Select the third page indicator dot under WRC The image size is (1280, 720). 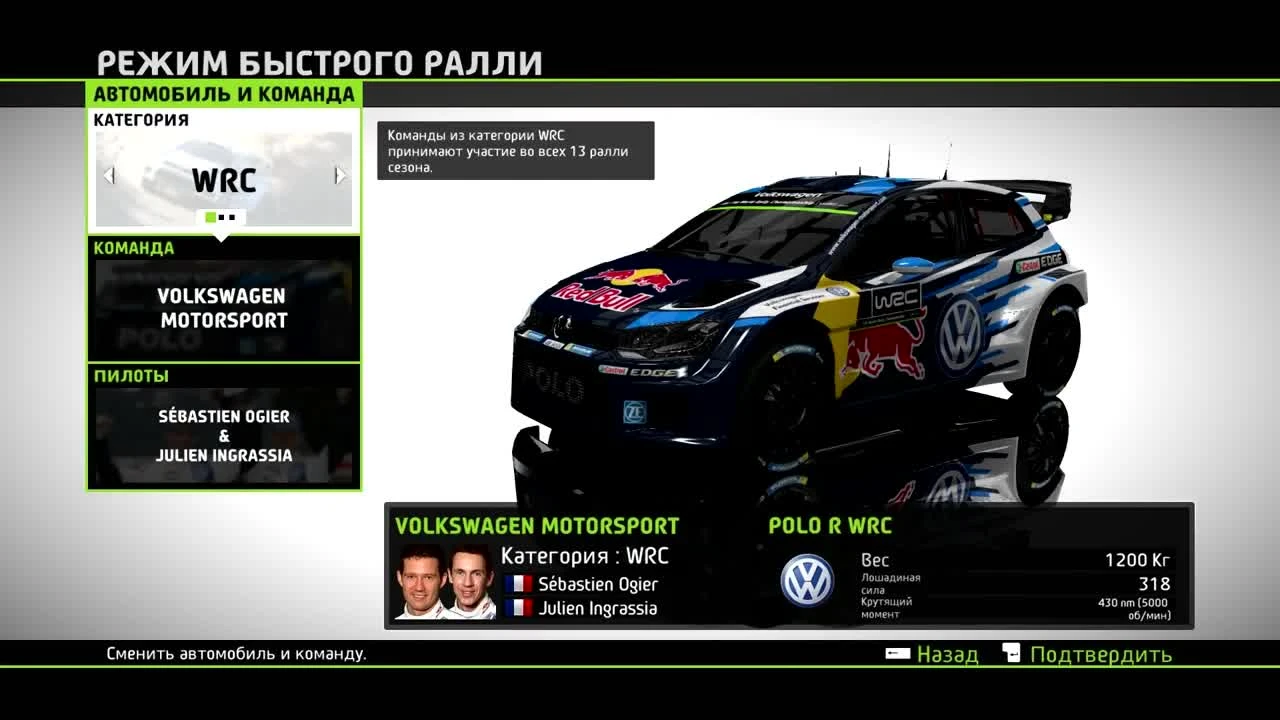coord(234,217)
